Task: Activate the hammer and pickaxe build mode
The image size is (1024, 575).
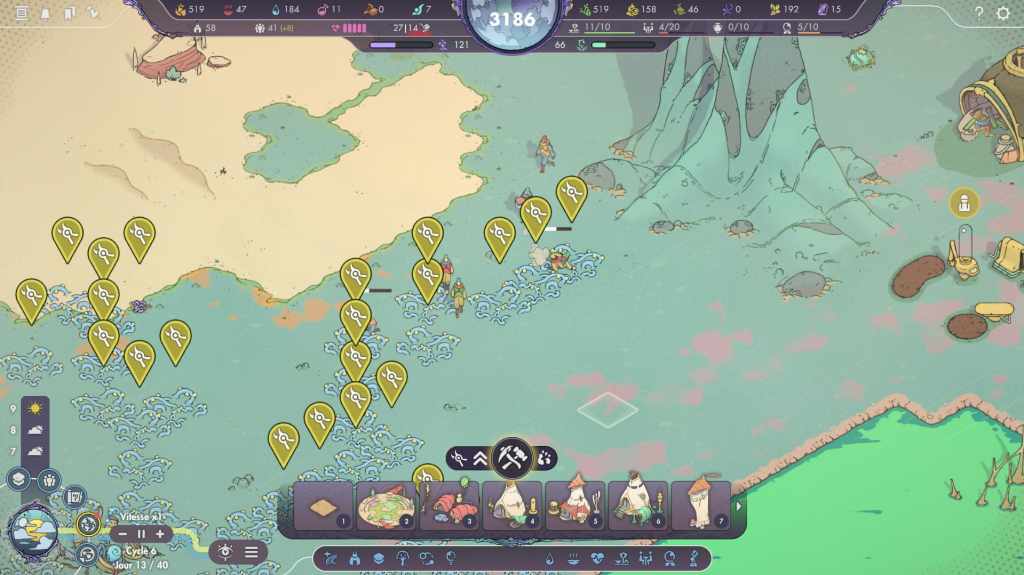Action: [x=512, y=458]
